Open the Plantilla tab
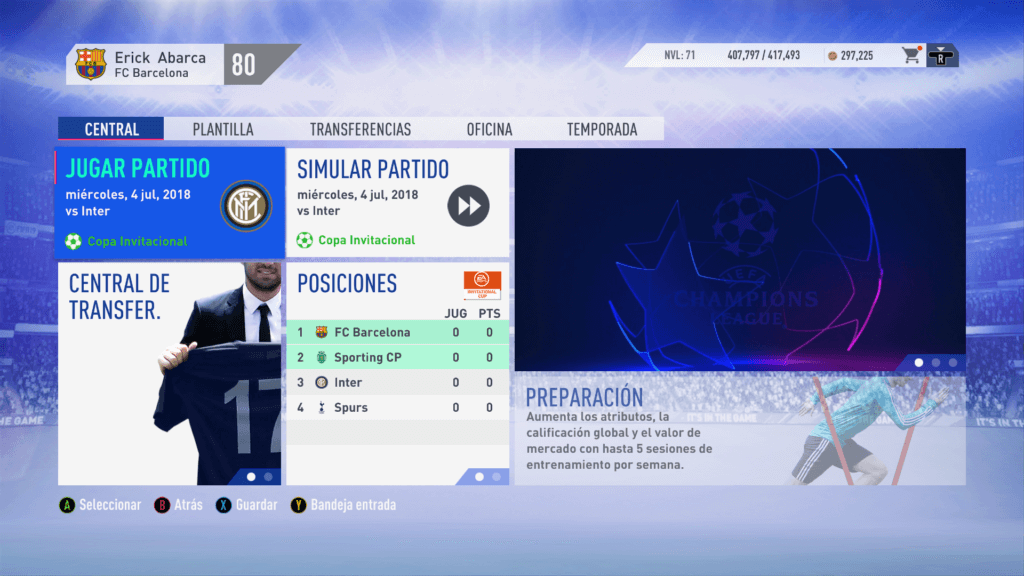This screenshot has height=576, width=1024. (x=223, y=129)
